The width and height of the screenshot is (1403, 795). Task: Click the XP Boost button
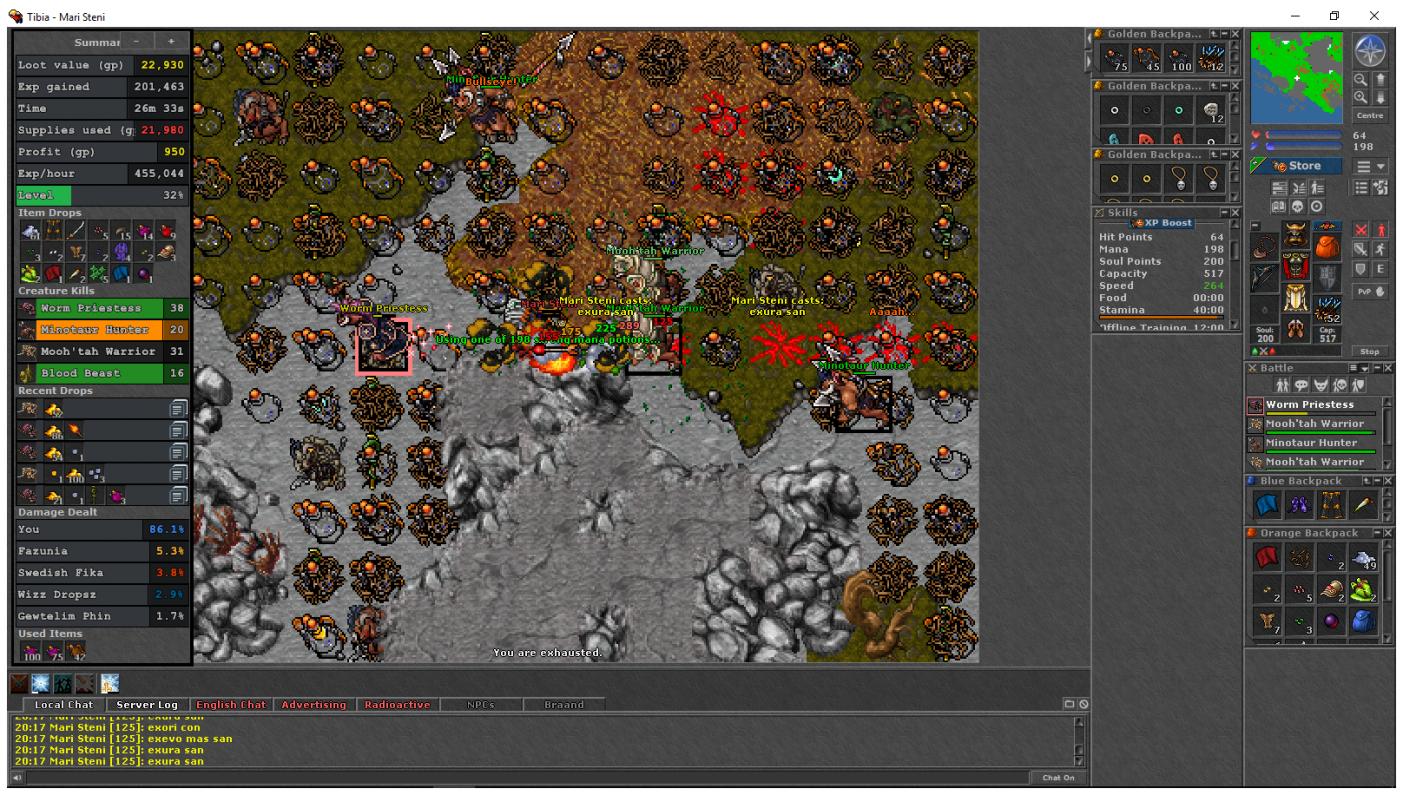coord(1161,223)
